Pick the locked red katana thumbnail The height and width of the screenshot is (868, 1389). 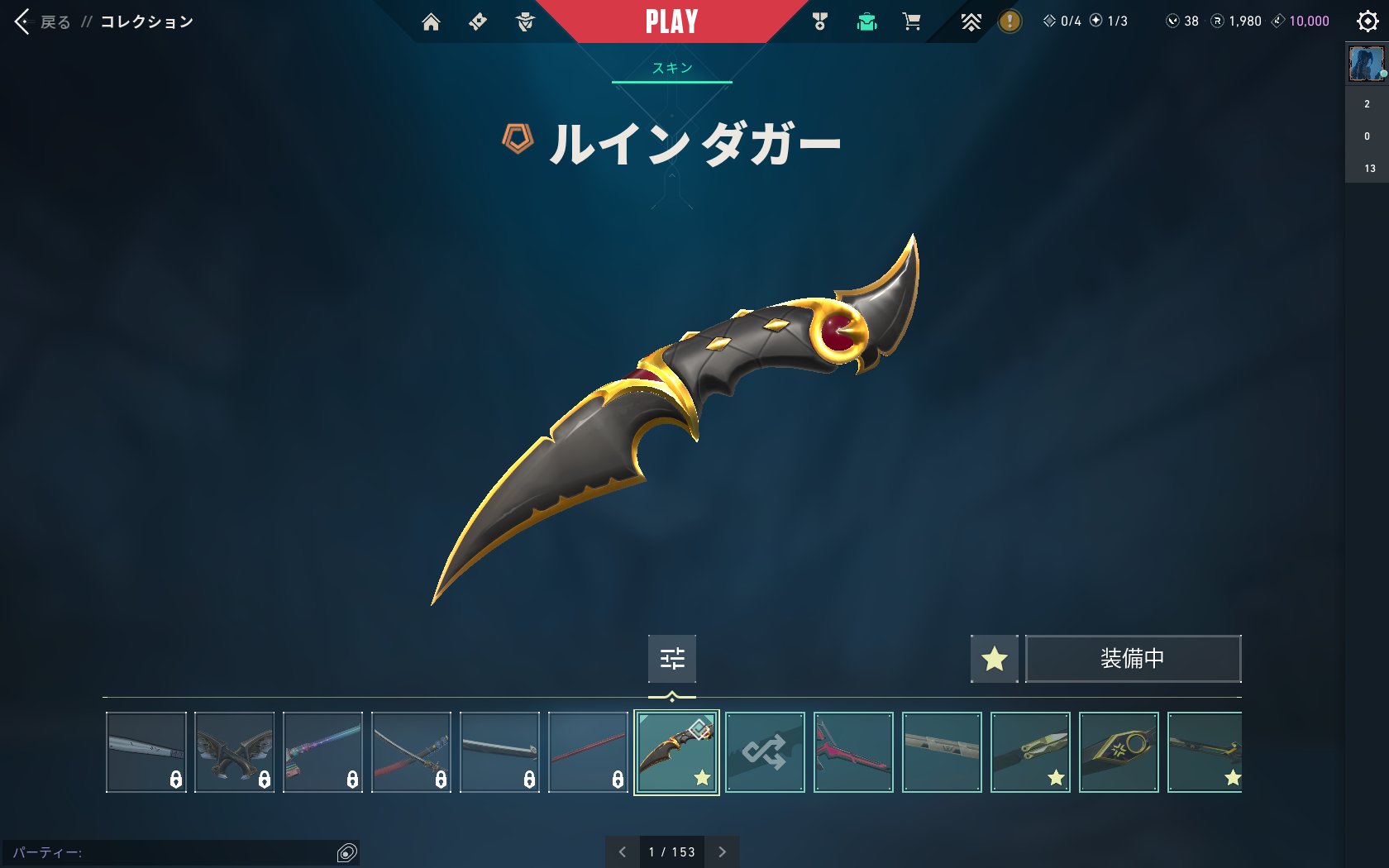tap(411, 752)
